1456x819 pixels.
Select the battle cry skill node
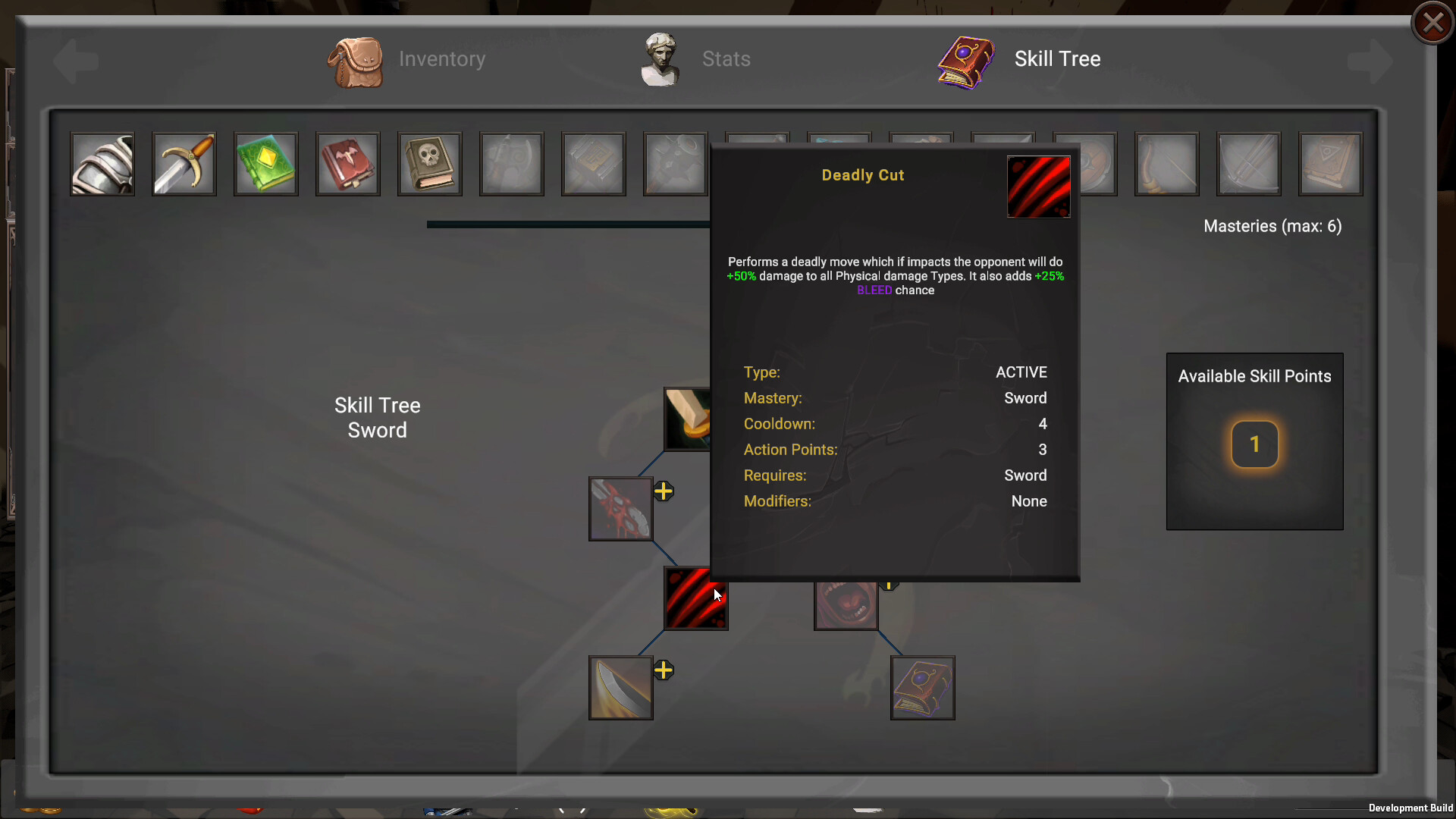846,605
